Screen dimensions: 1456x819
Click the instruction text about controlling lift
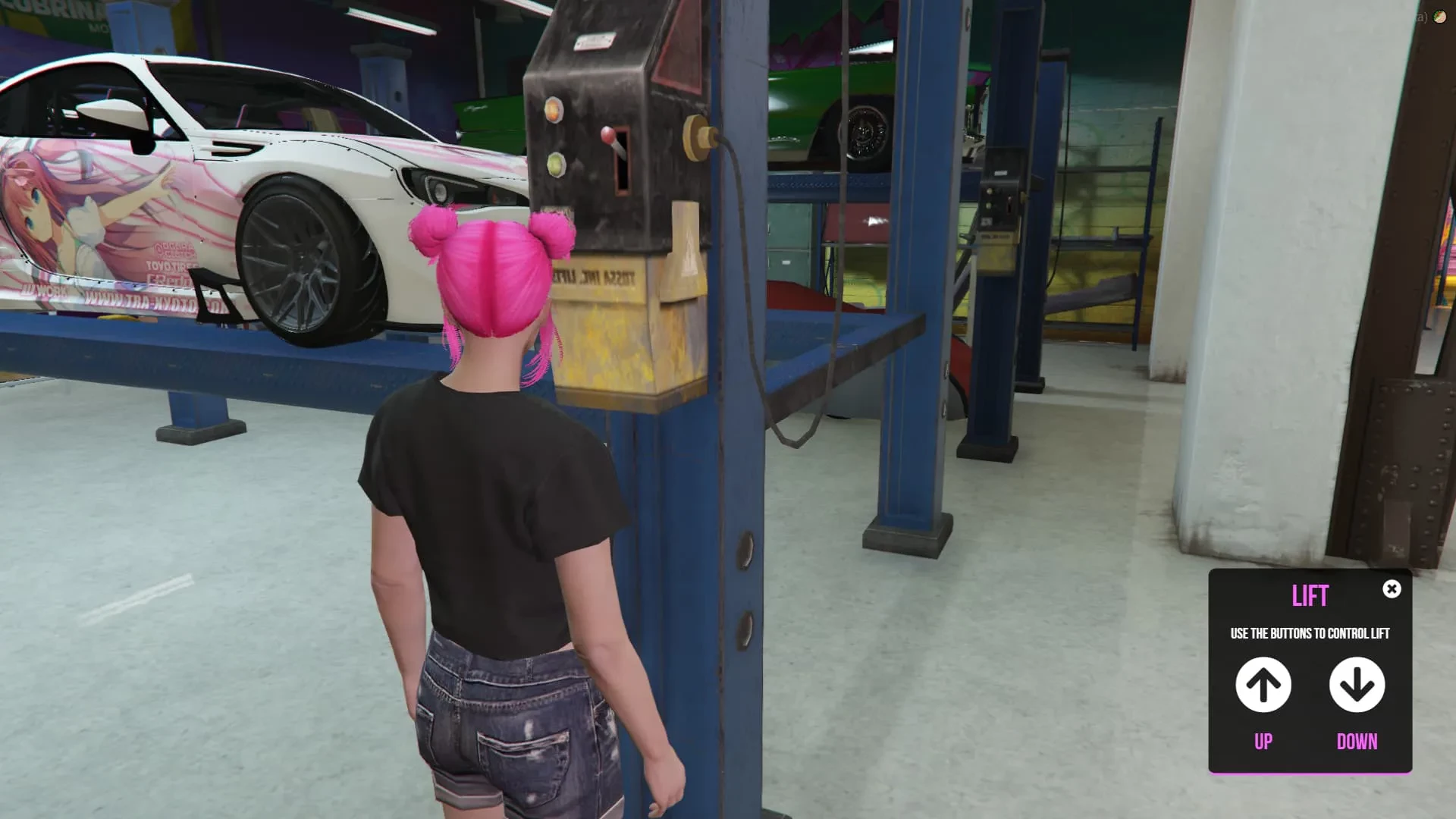[x=1310, y=633]
